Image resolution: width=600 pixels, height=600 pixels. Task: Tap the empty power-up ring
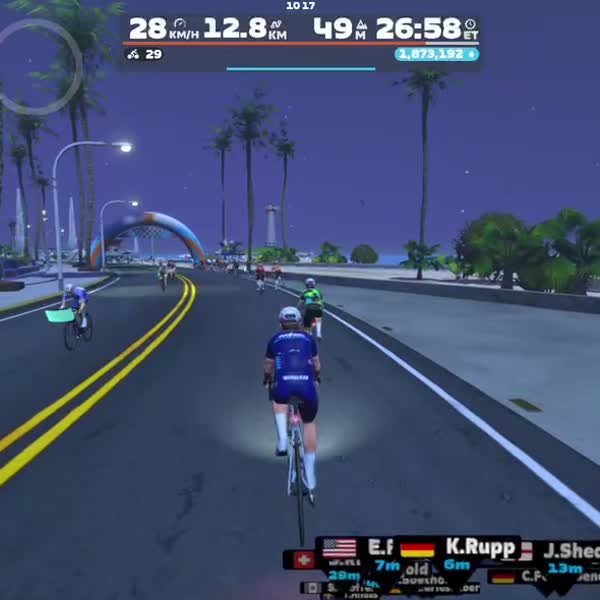[x=40, y=66]
